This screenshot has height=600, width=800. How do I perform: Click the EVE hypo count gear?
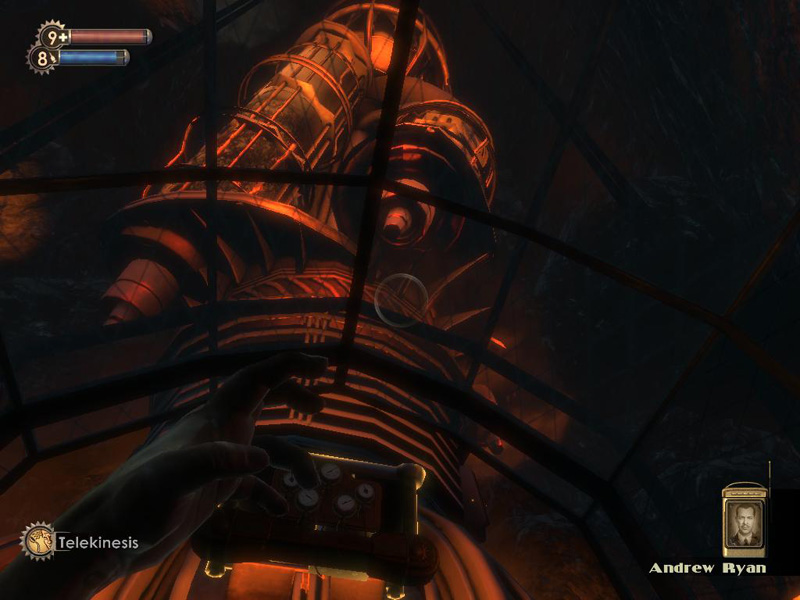pos(42,59)
